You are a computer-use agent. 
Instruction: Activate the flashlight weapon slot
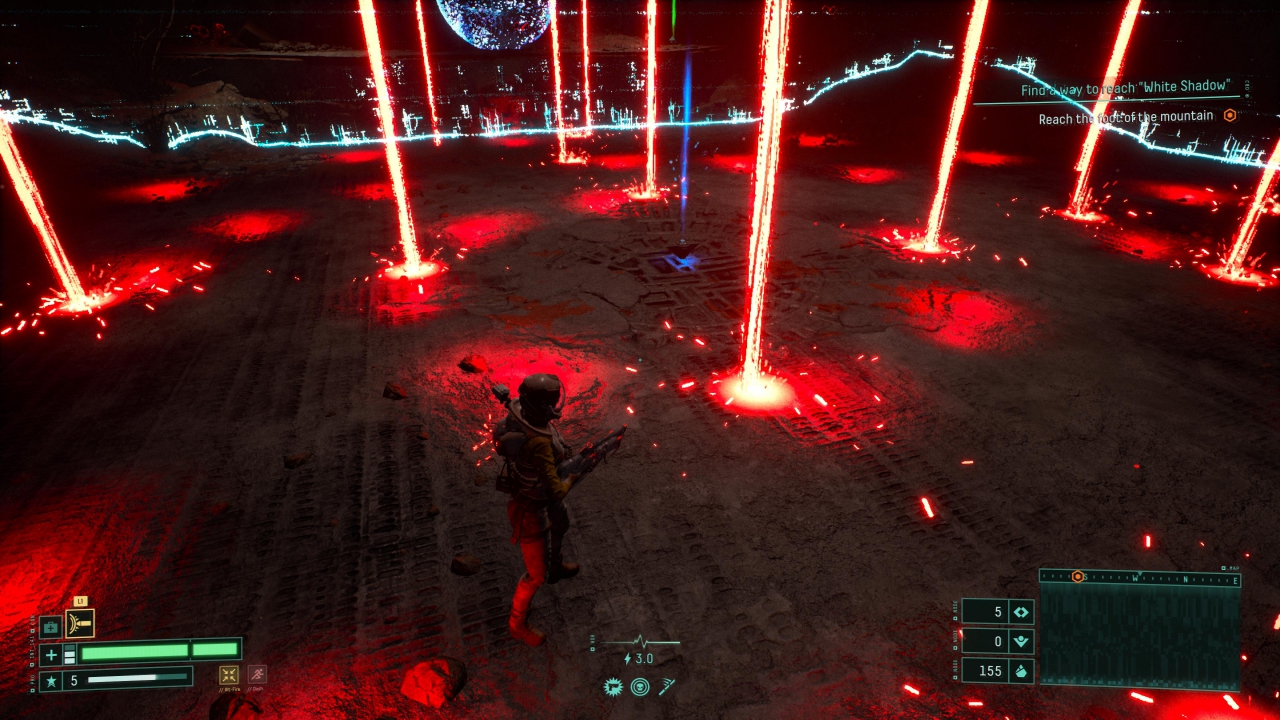(x=80, y=624)
